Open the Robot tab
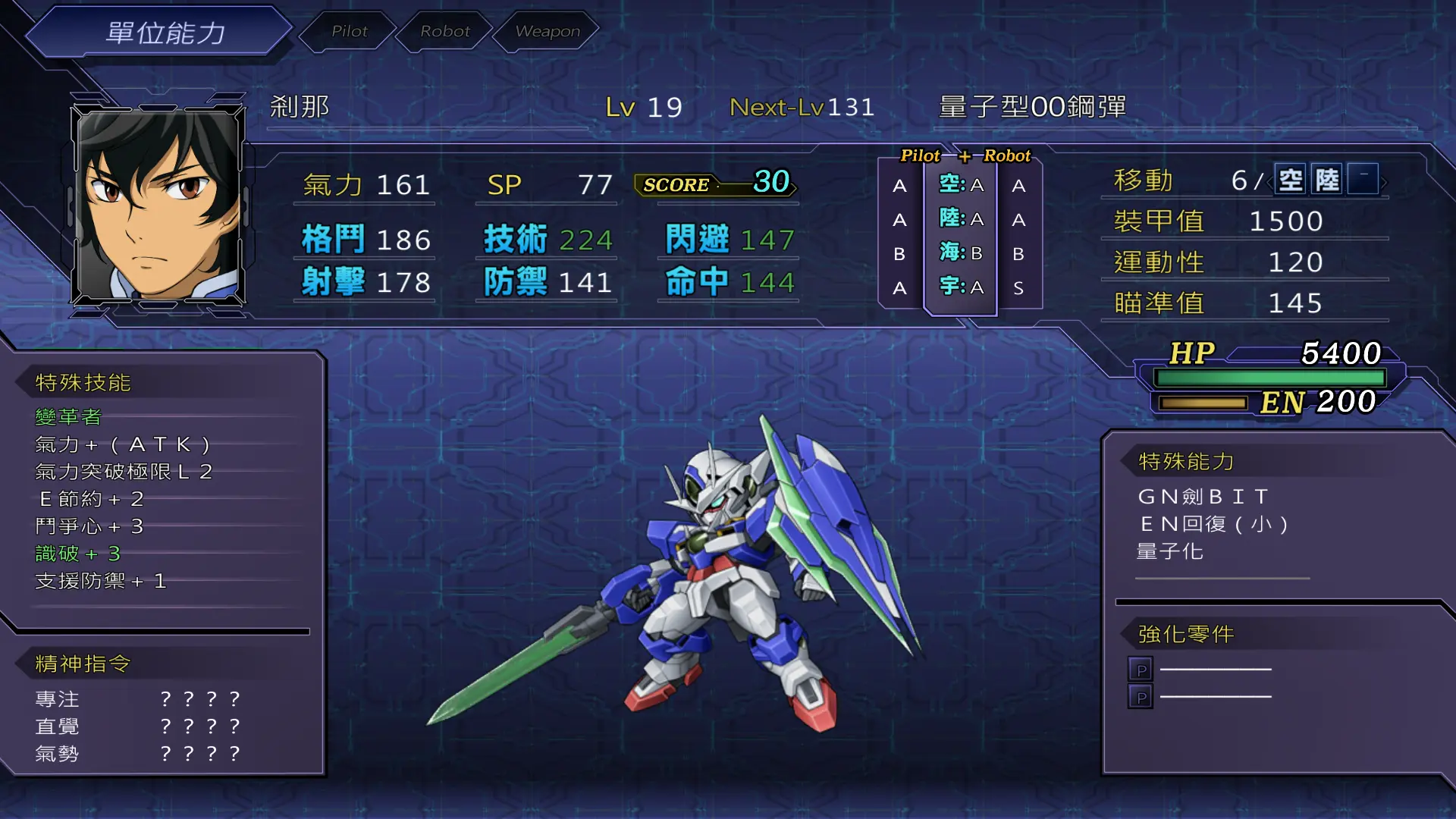The image size is (1456, 819). pos(445,31)
